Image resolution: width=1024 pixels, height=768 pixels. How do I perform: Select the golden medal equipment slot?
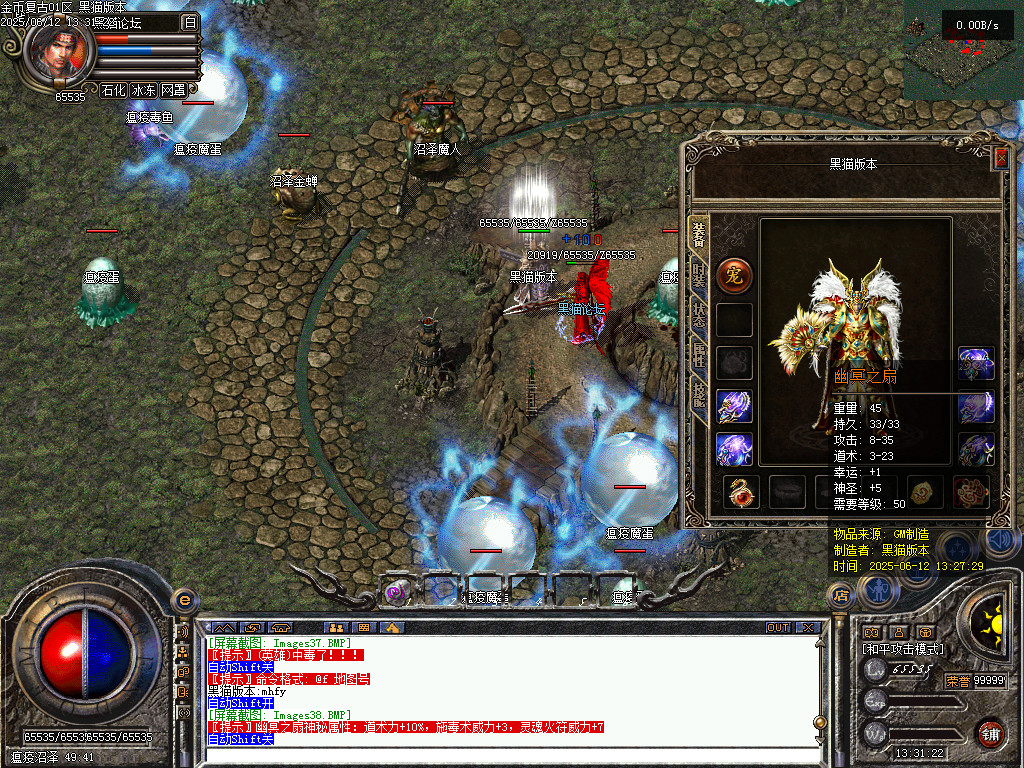click(925, 491)
